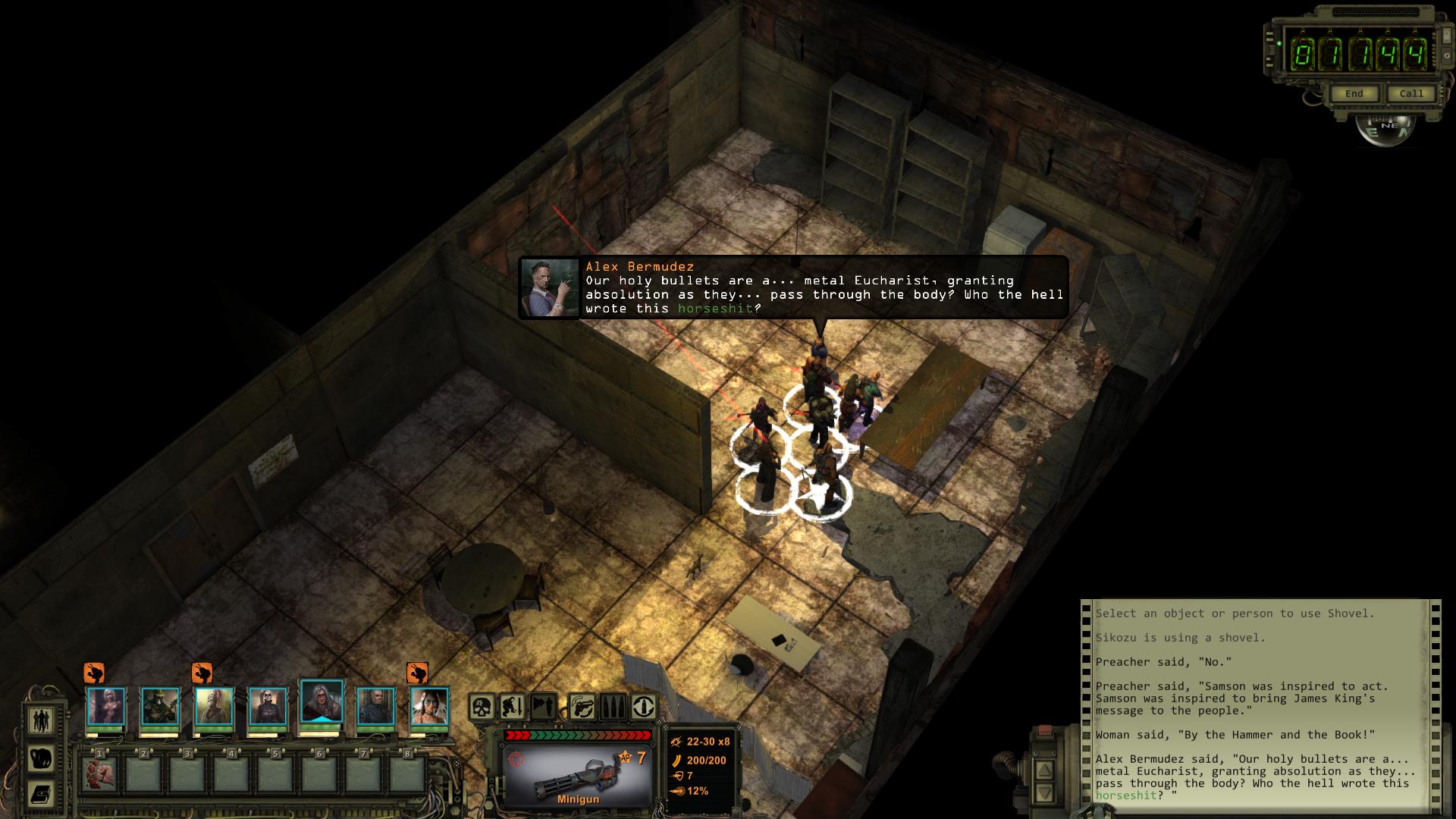Toggle the crouch stance button

tap(512, 707)
